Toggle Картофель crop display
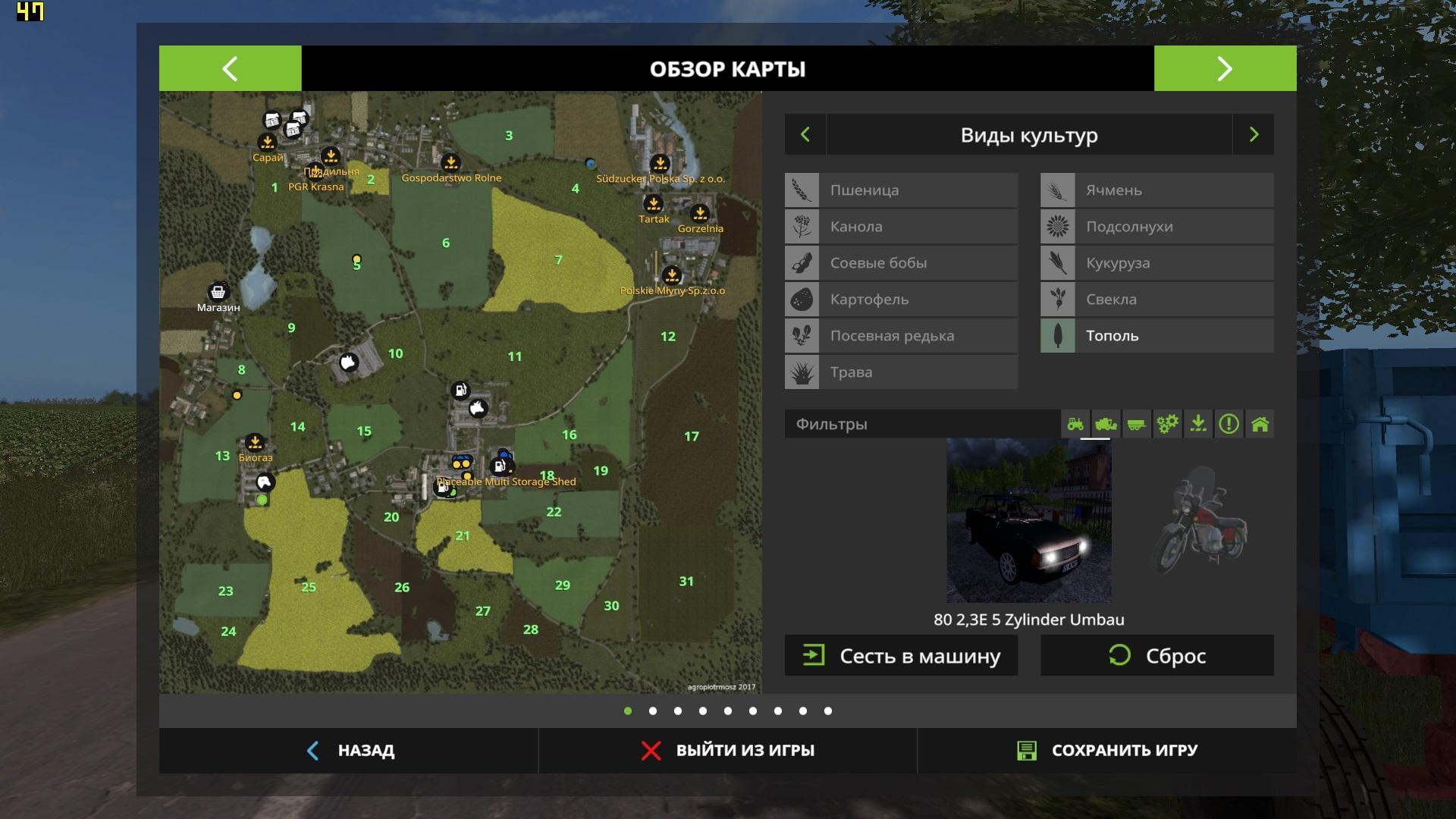 click(901, 300)
